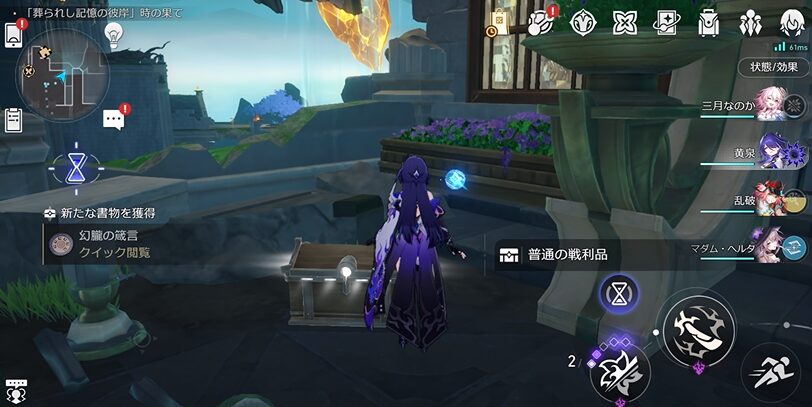
Task: Open the backpack inventory
Action: (709, 22)
